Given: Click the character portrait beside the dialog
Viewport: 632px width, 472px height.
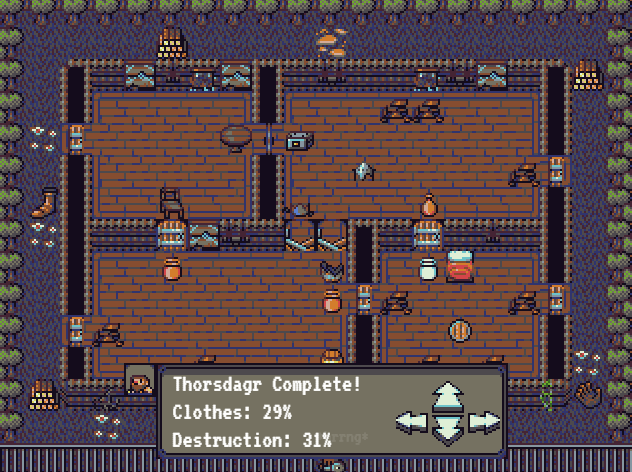Looking at the screenshot, I should point(140,381).
